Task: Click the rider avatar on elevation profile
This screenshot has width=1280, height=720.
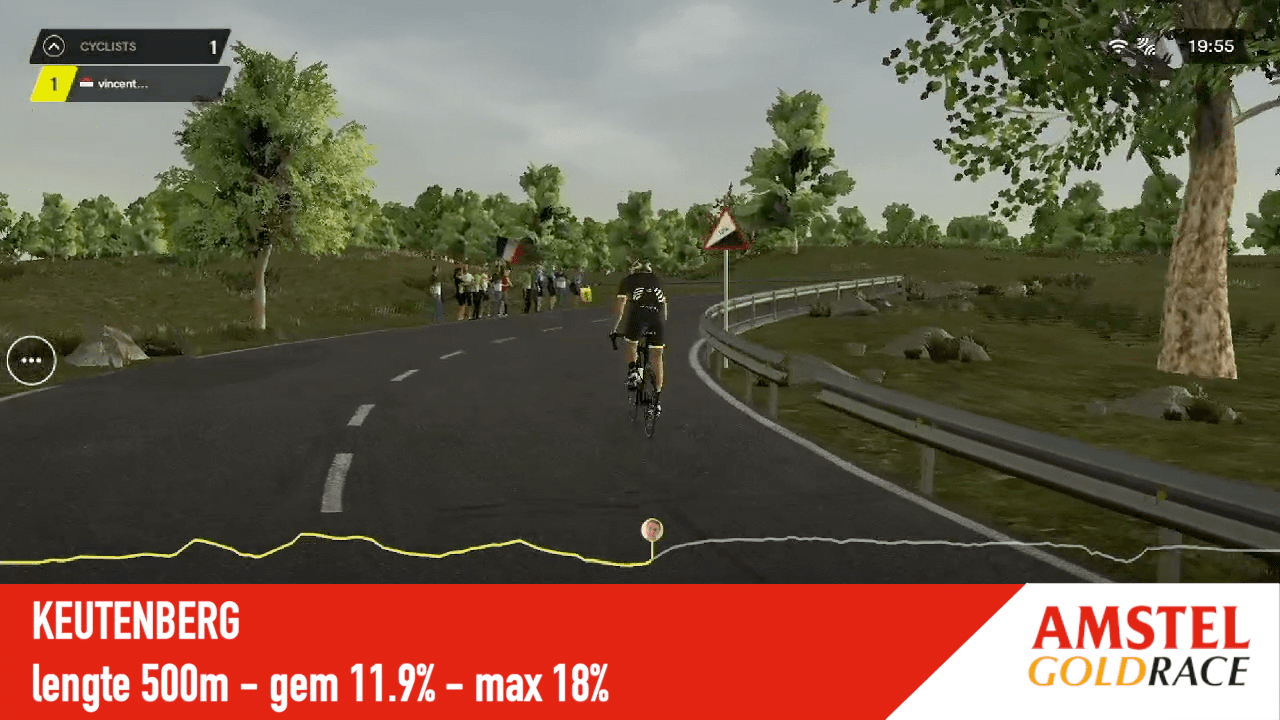Action: pos(652,529)
